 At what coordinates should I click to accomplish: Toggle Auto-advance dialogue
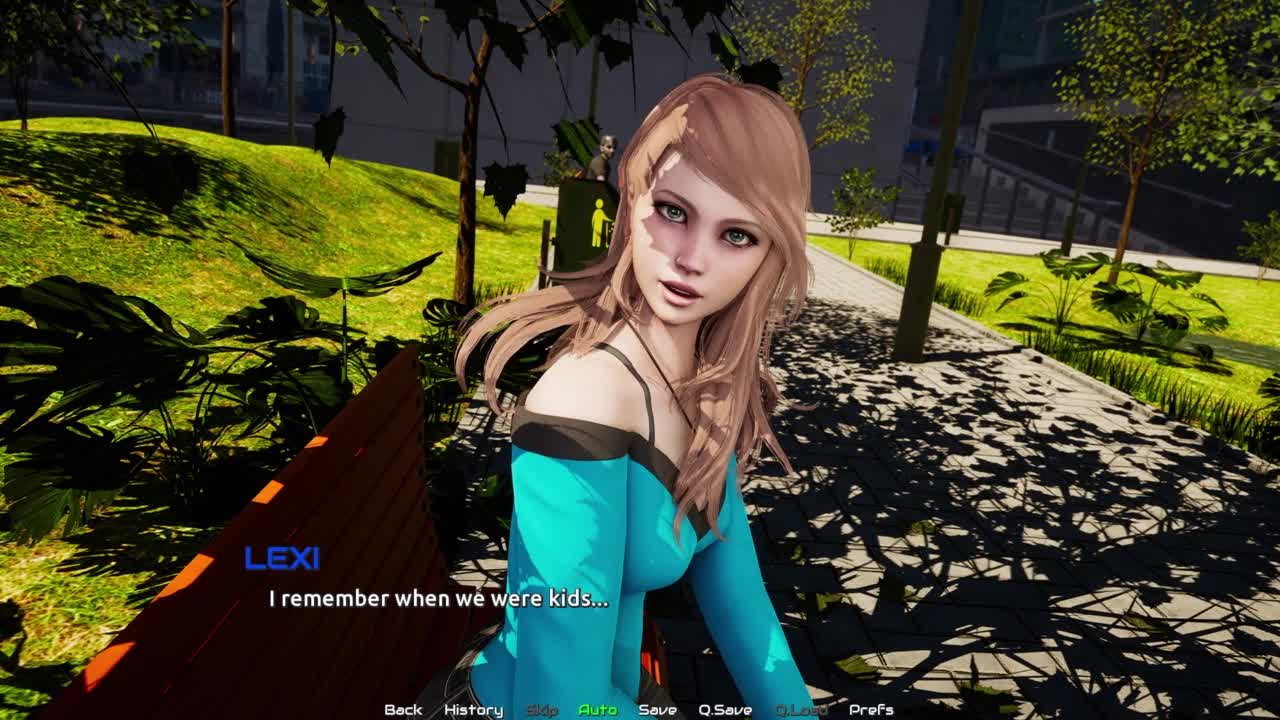597,710
